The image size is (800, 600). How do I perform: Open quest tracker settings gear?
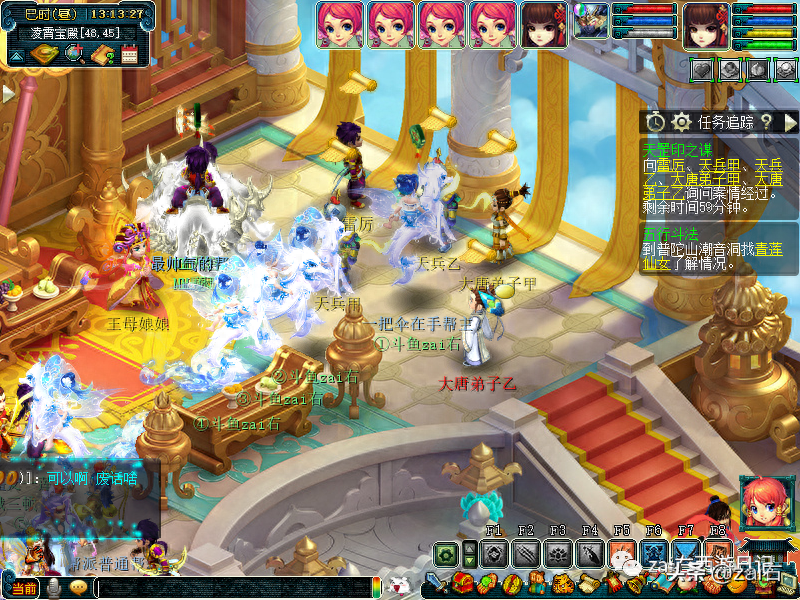682,122
